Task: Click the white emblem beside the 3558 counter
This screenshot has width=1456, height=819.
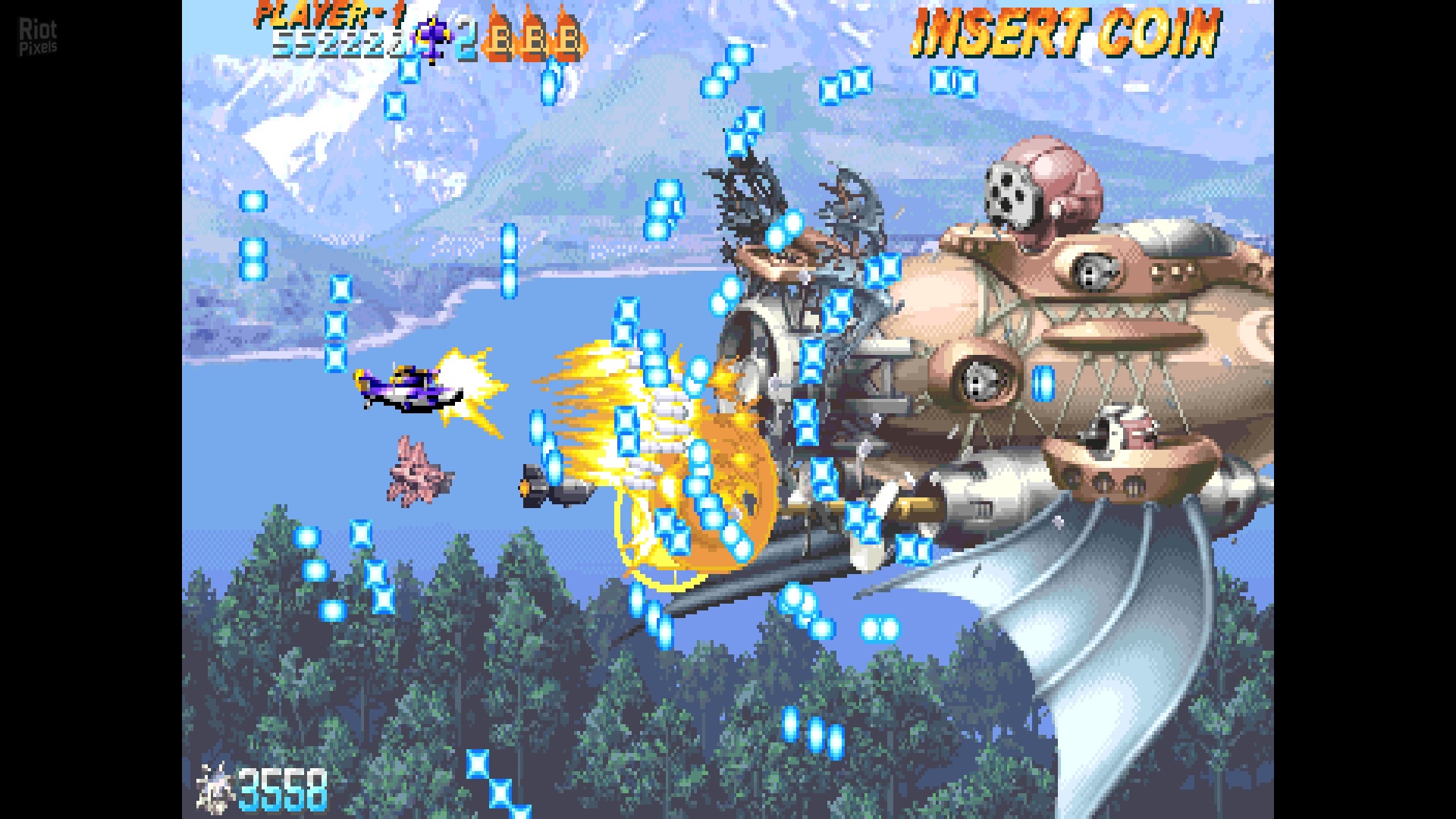Action: [215, 787]
